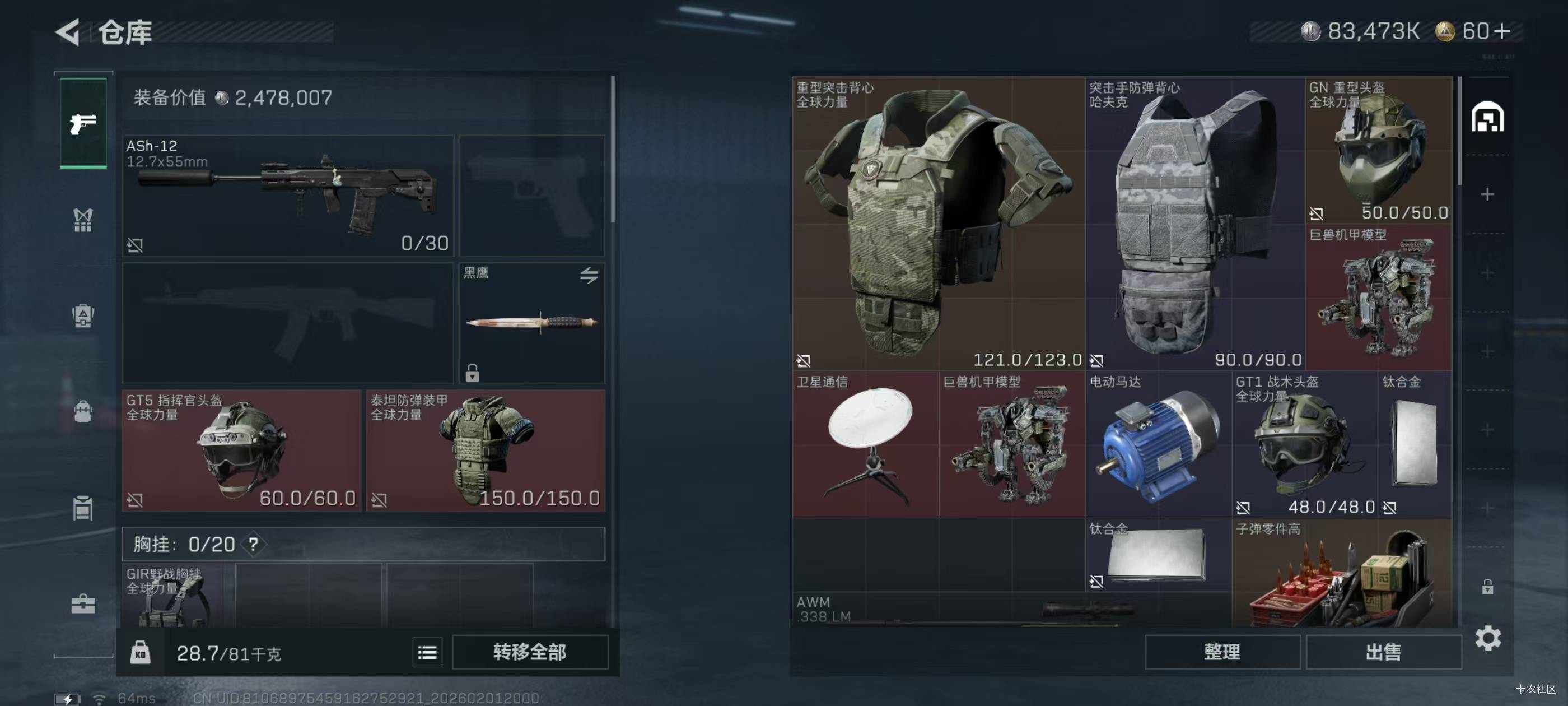Show the chest rig help question mark
This screenshot has height=706, width=1568.
pos(253,544)
